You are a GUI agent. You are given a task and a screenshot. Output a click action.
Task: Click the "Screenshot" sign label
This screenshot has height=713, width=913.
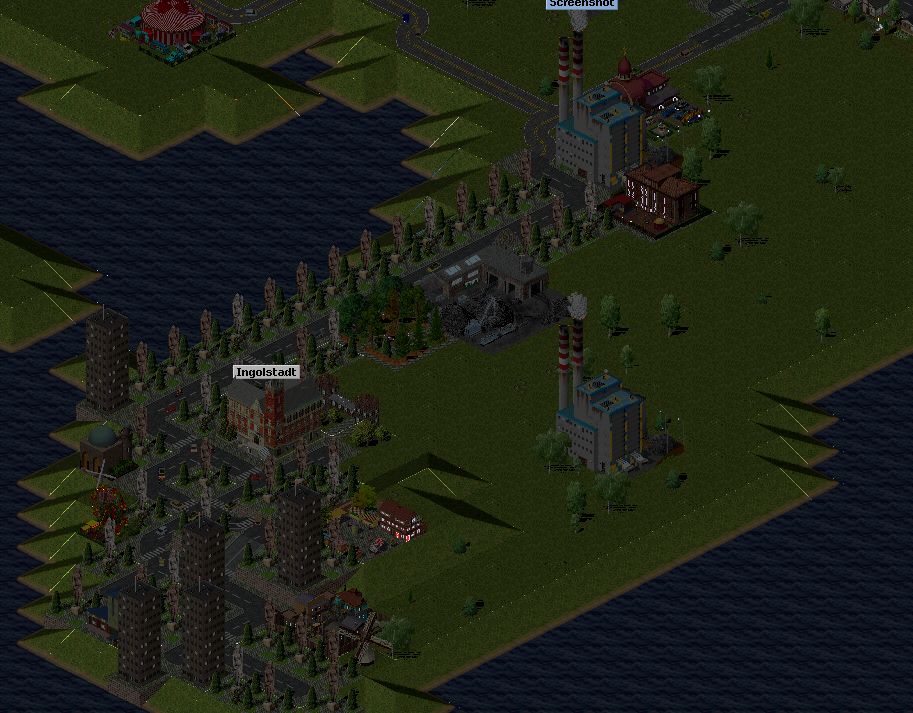point(581,4)
